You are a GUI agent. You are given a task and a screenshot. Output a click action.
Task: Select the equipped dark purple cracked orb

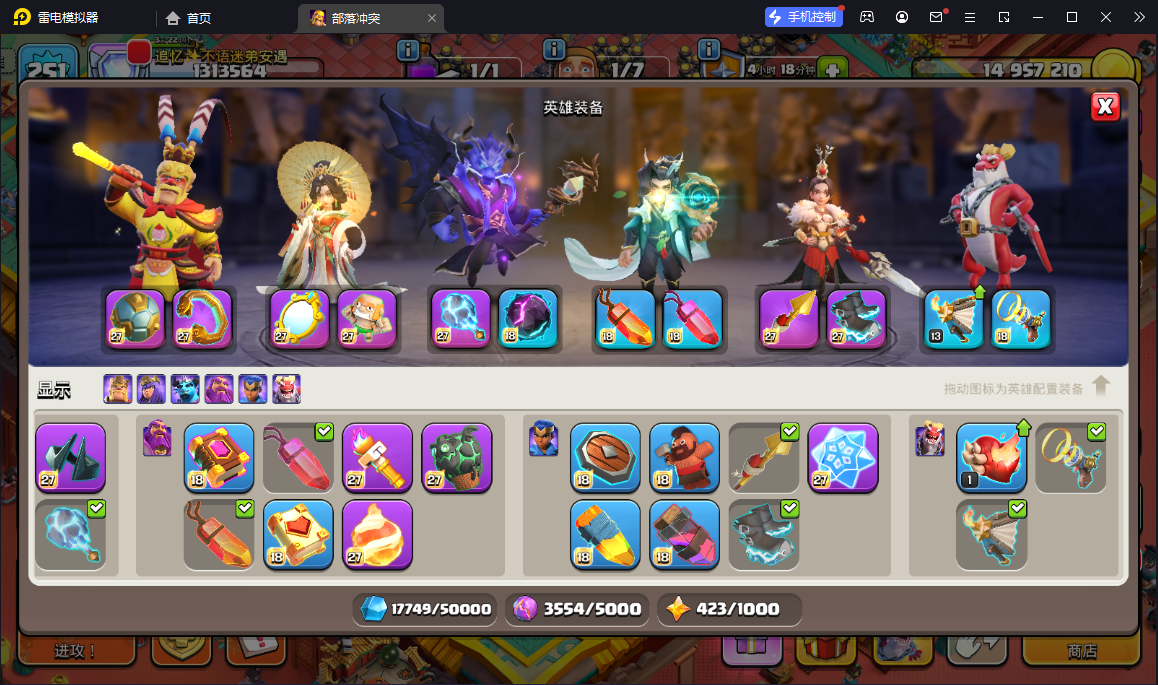[x=528, y=319]
